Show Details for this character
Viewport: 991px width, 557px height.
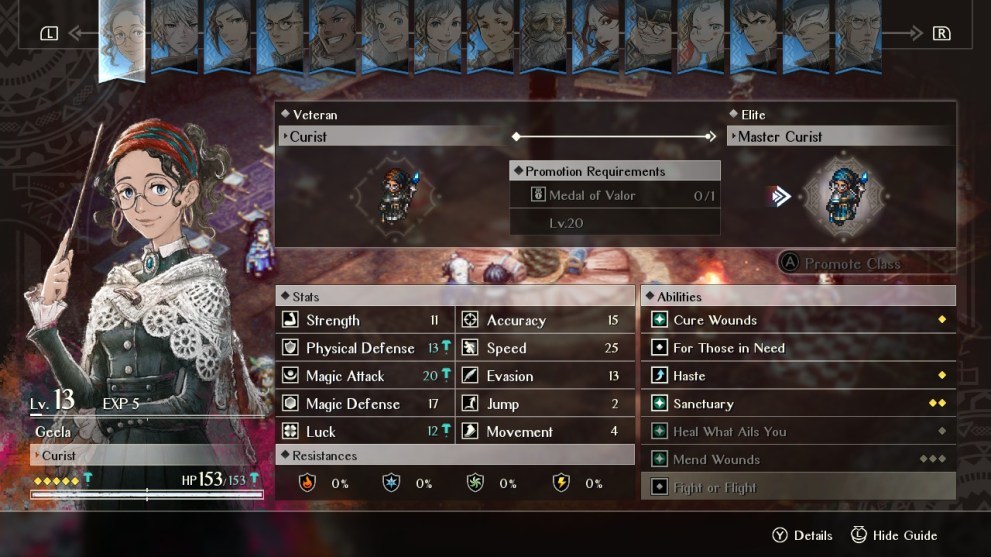[x=801, y=535]
